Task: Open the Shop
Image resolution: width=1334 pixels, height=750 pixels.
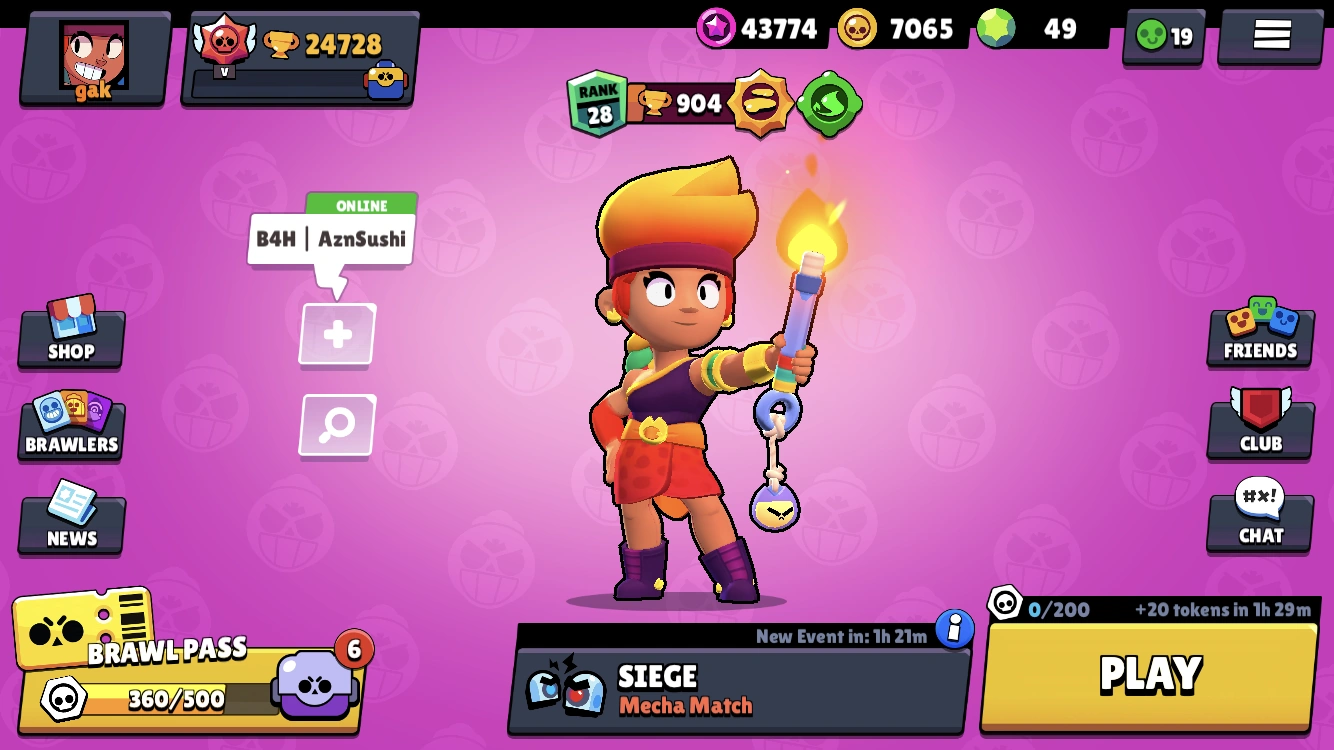Action: tap(70, 336)
